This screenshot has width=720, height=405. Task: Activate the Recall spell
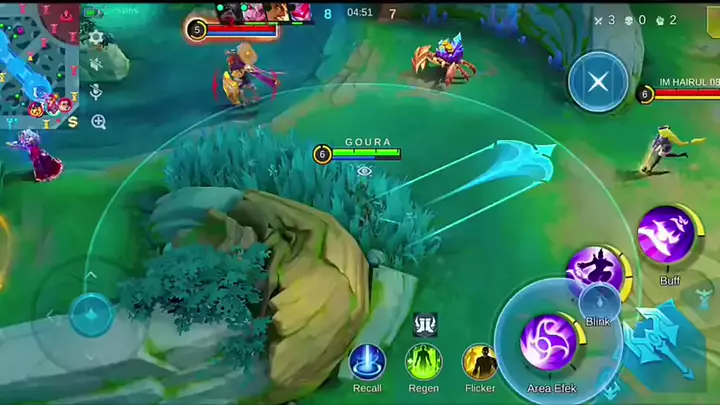(x=367, y=362)
